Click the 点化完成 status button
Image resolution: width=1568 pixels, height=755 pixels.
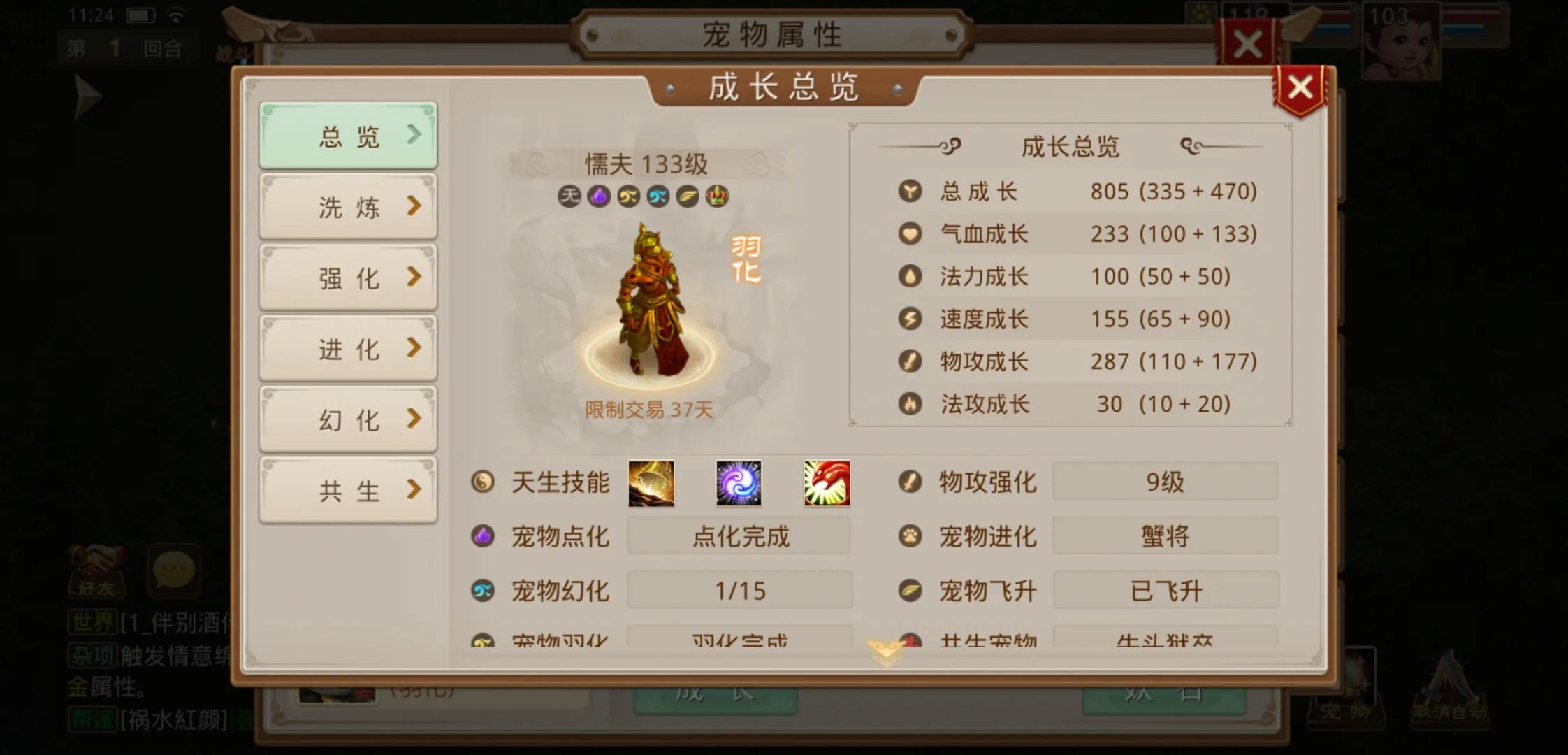[739, 535]
